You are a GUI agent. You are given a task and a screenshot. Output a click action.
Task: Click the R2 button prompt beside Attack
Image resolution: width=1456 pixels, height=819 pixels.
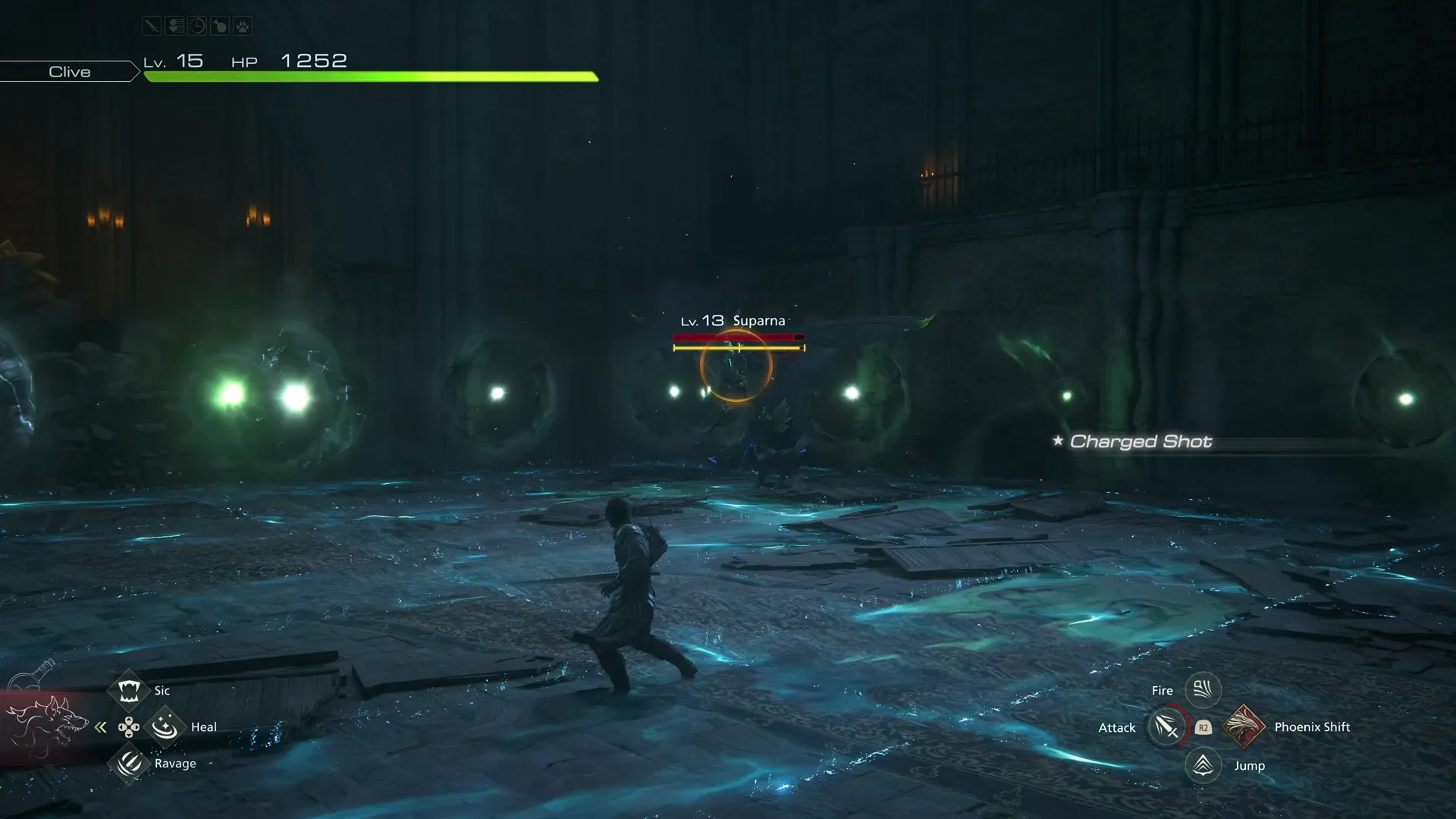(x=1203, y=727)
